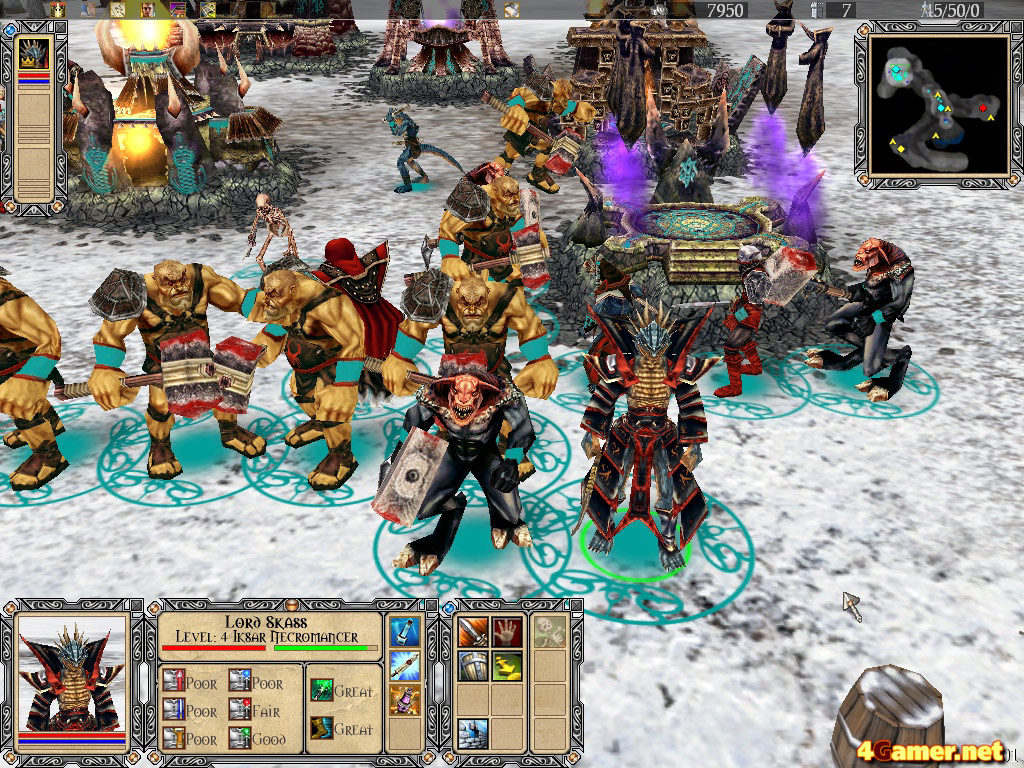The width and height of the screenshot is (1024, 768).
Task: Activate the sword attack command
Action: click(x=472, y=633)
